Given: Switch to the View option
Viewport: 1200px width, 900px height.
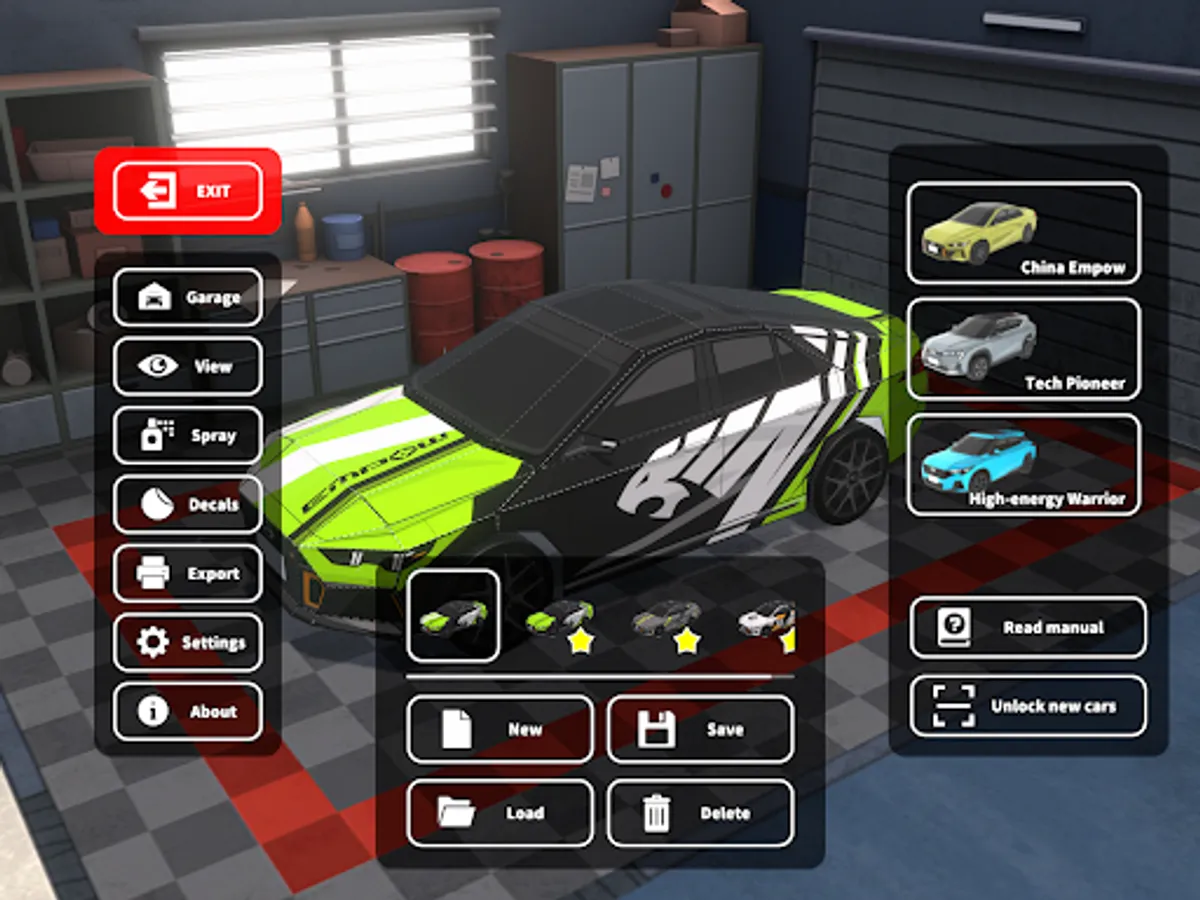Looking at the screenshot, I should click(188, 366).
